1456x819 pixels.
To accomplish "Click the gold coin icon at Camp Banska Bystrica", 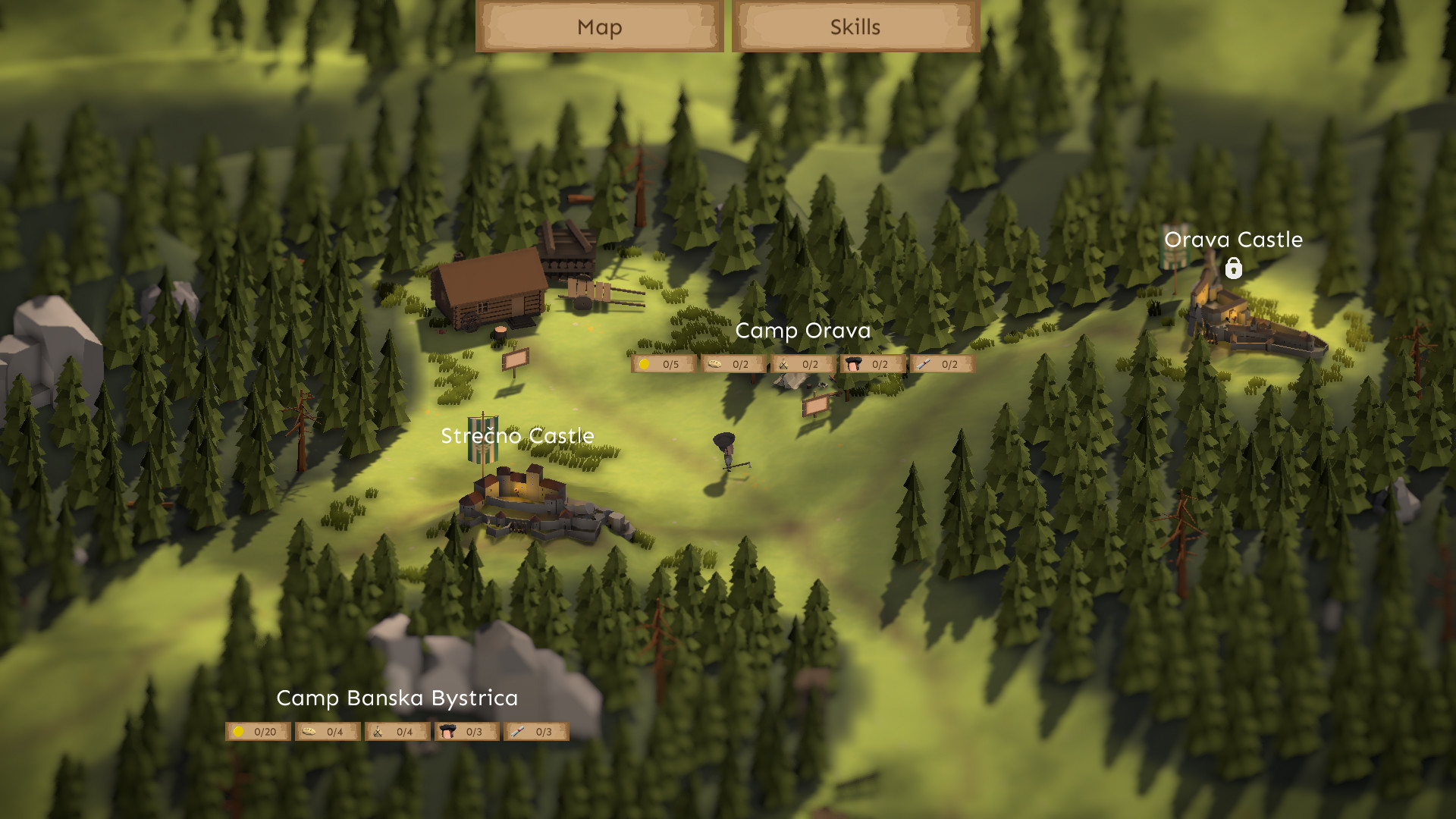I will point(239,731).
